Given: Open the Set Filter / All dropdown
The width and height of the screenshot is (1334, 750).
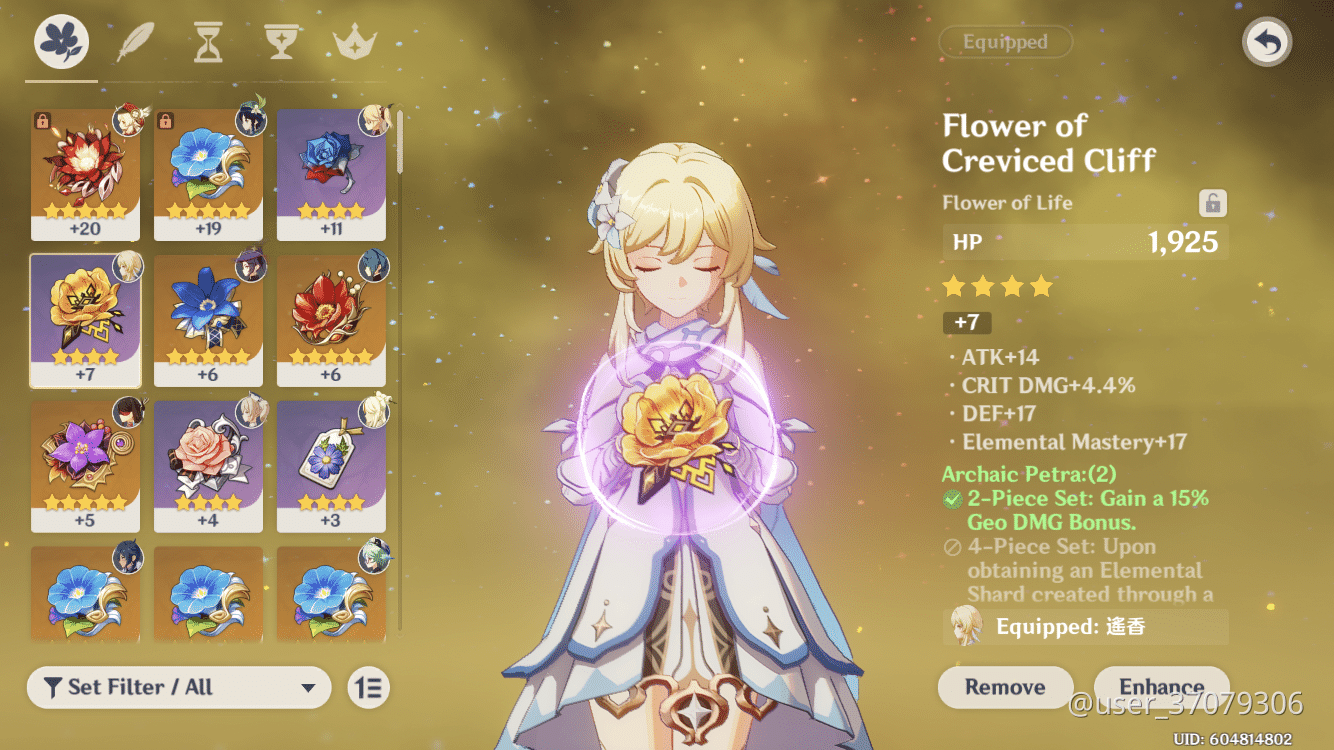Looking at the screenshot, I should pyautogui.click(x=178, y=688).
